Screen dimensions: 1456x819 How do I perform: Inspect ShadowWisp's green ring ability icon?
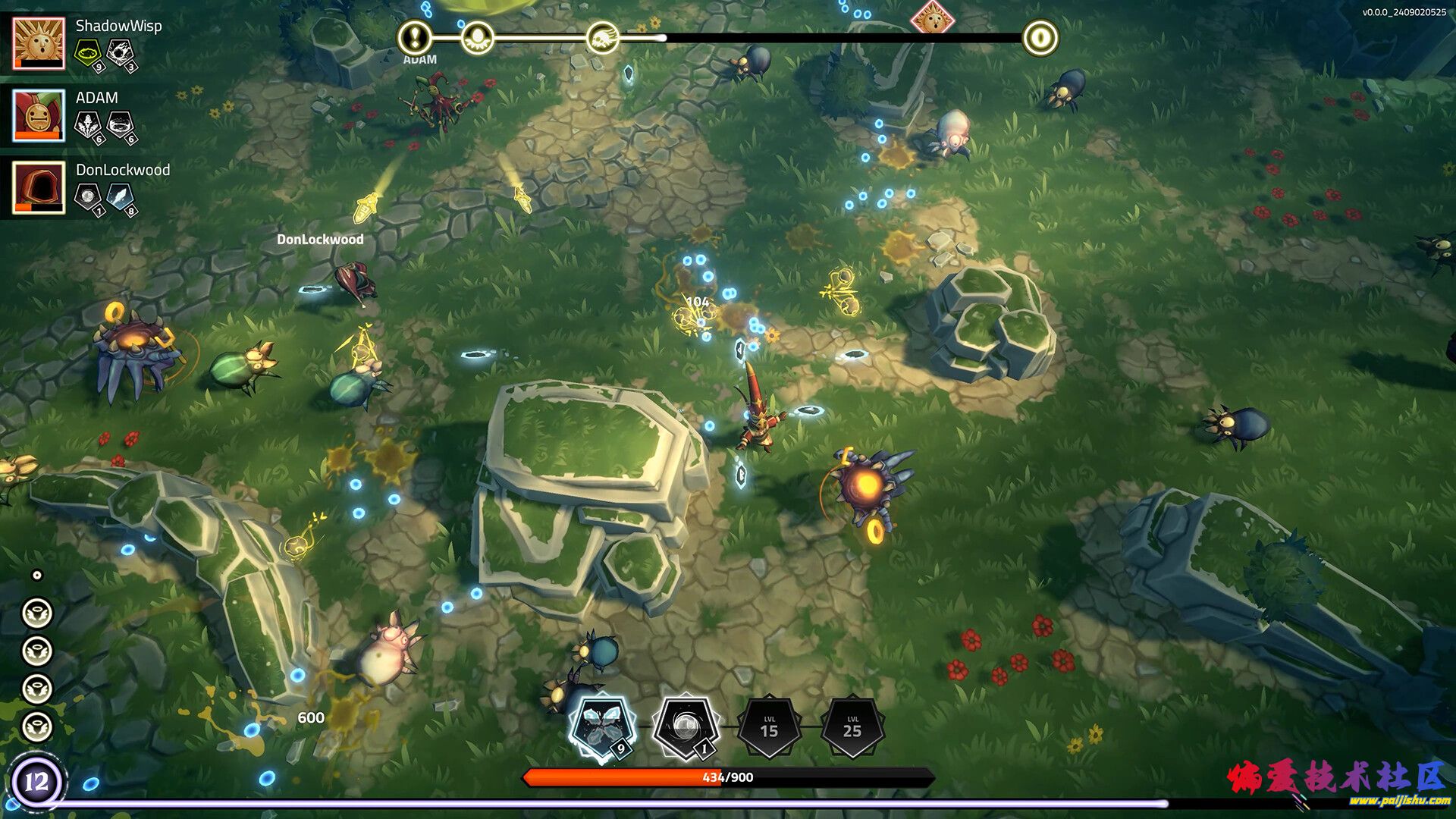(88, 52)
